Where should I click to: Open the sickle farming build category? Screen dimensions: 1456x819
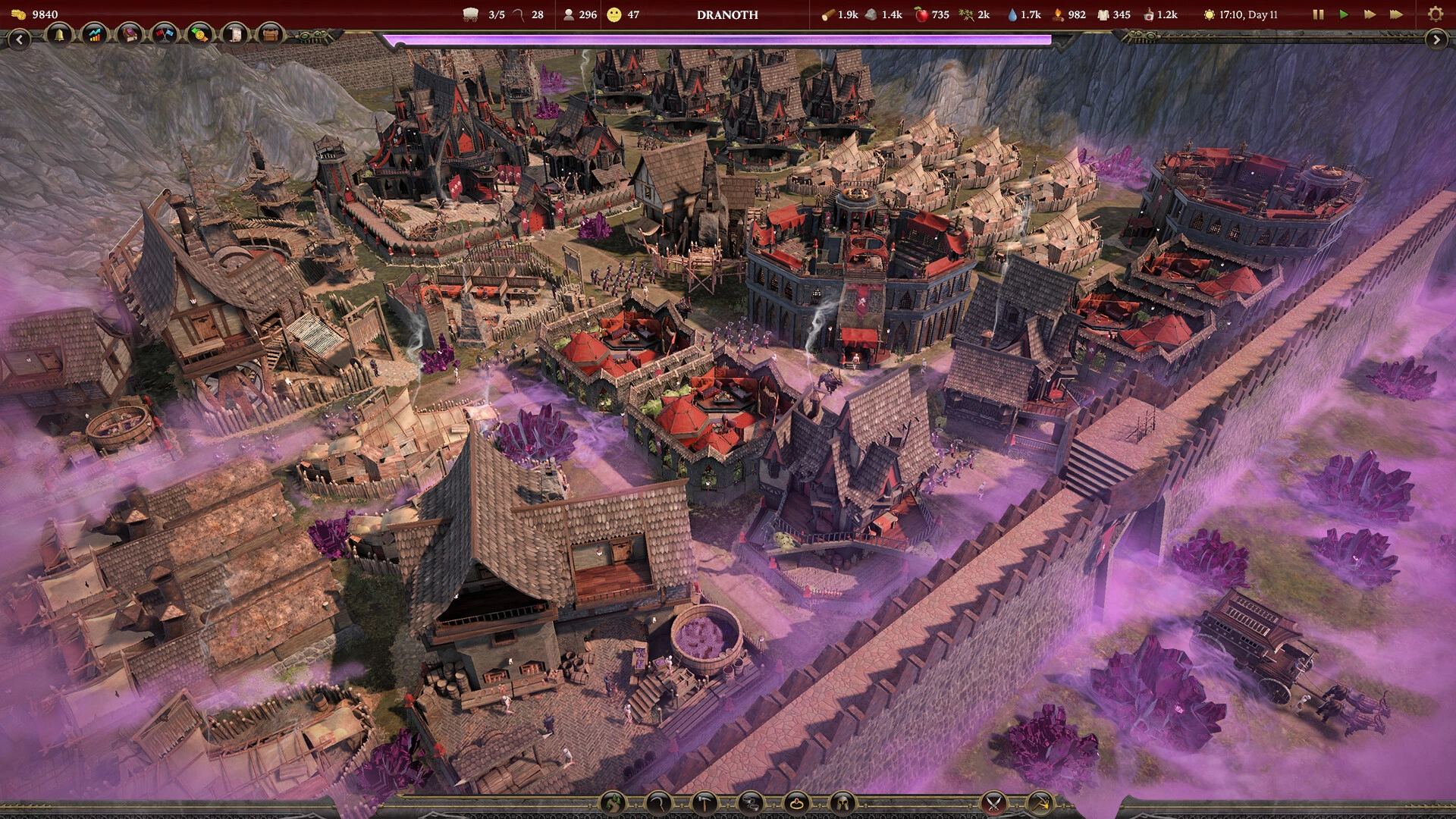tap(660, 802)
